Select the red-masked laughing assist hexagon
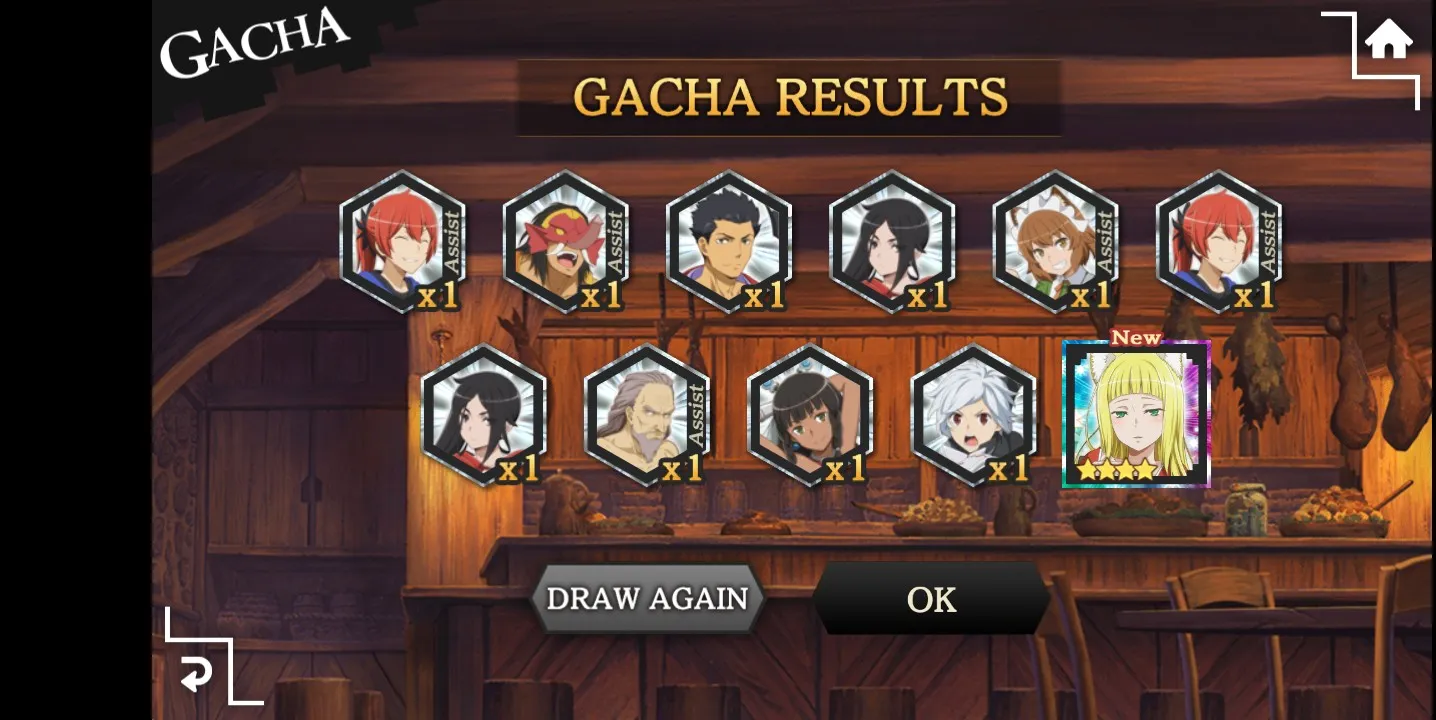This screenshot has height=720, width=1436. [566, 242]
